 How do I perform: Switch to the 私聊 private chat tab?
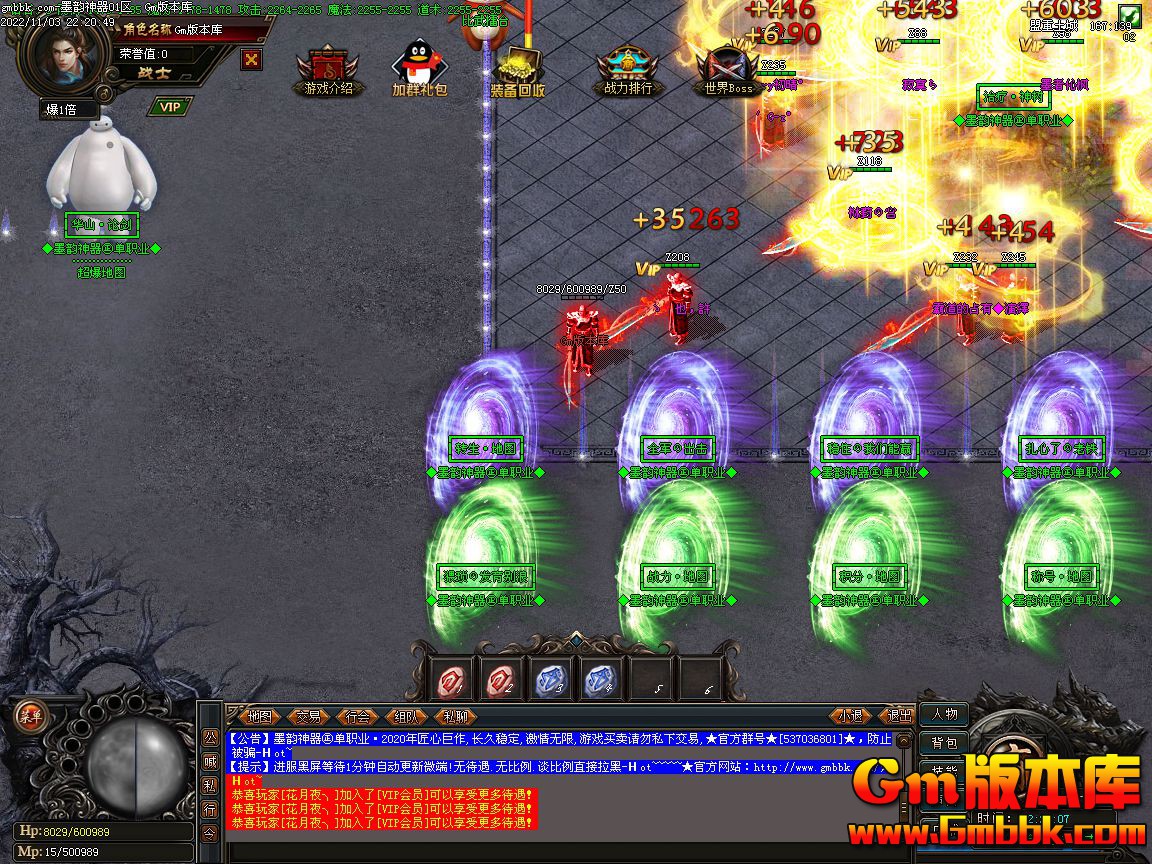pos(455,716)
